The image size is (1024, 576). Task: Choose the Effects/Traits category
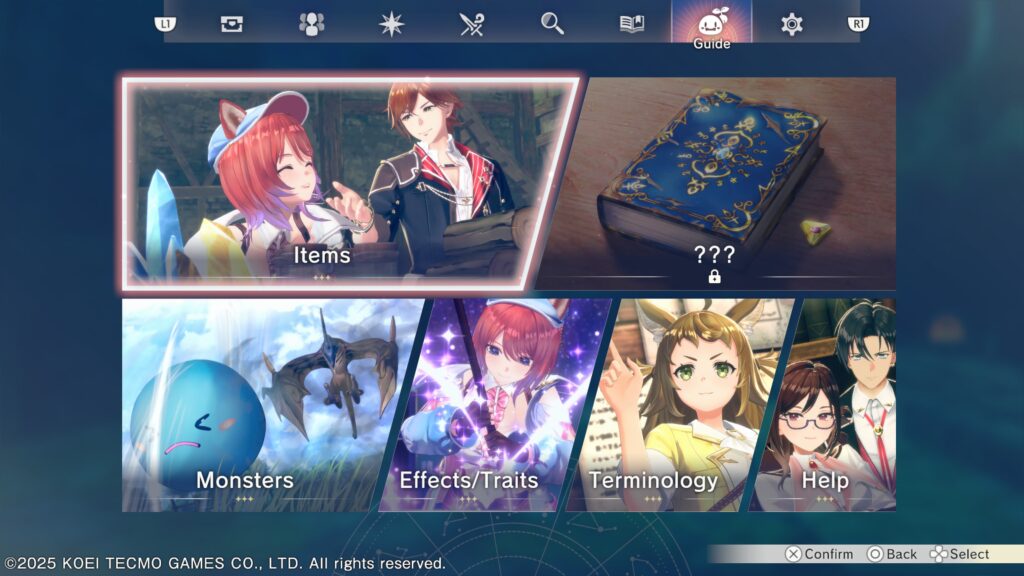(480, 405)
